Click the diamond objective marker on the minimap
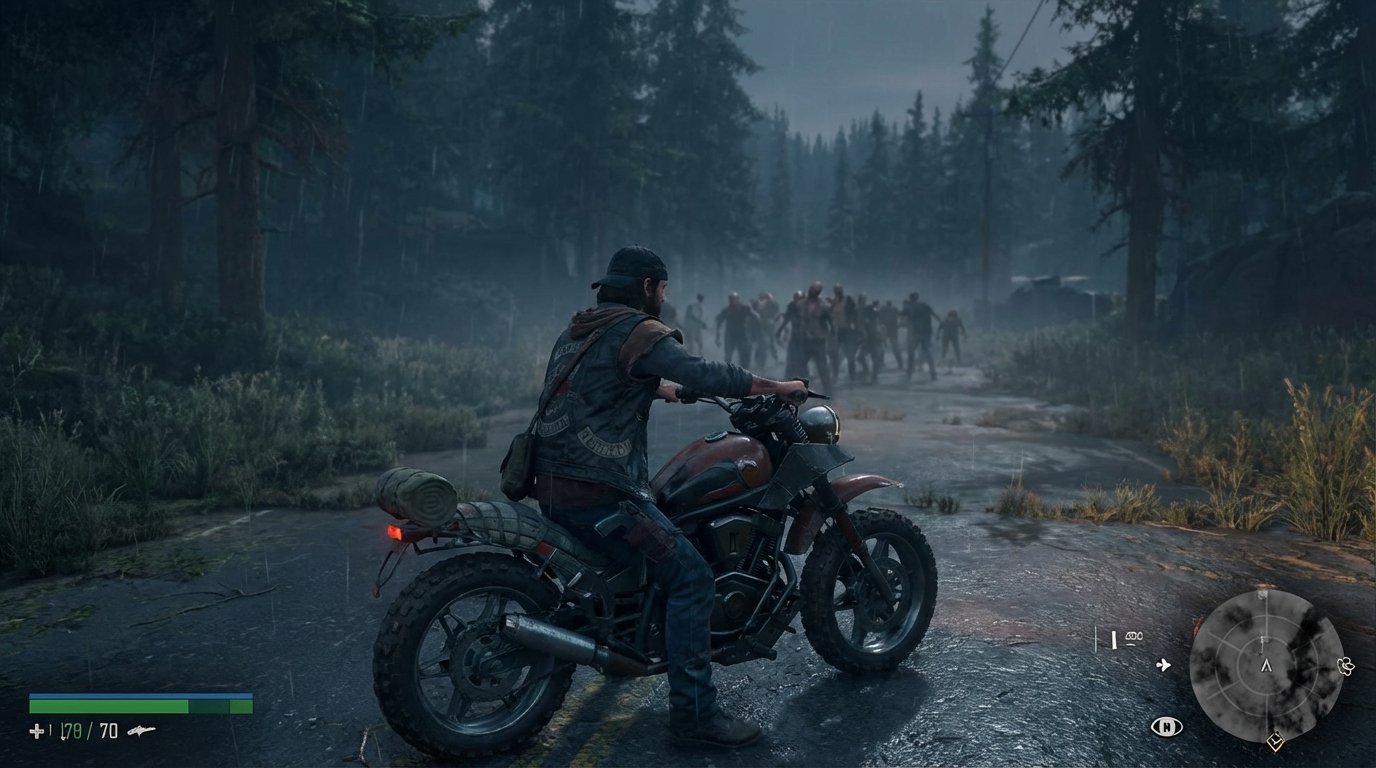 click(x=1275, y=741)
